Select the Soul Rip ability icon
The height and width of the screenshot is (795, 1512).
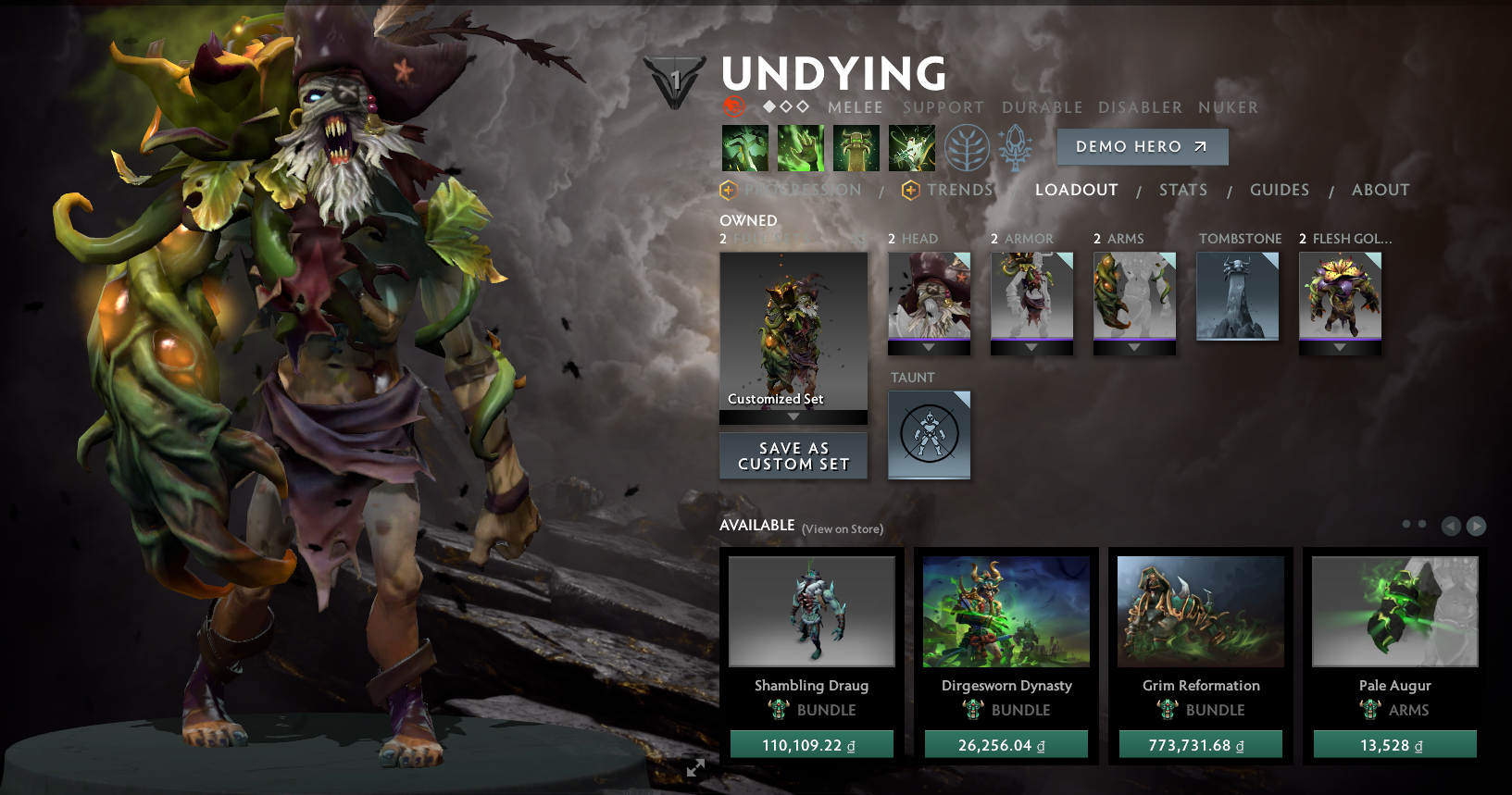pyautogui.click(x=801, y=147)
